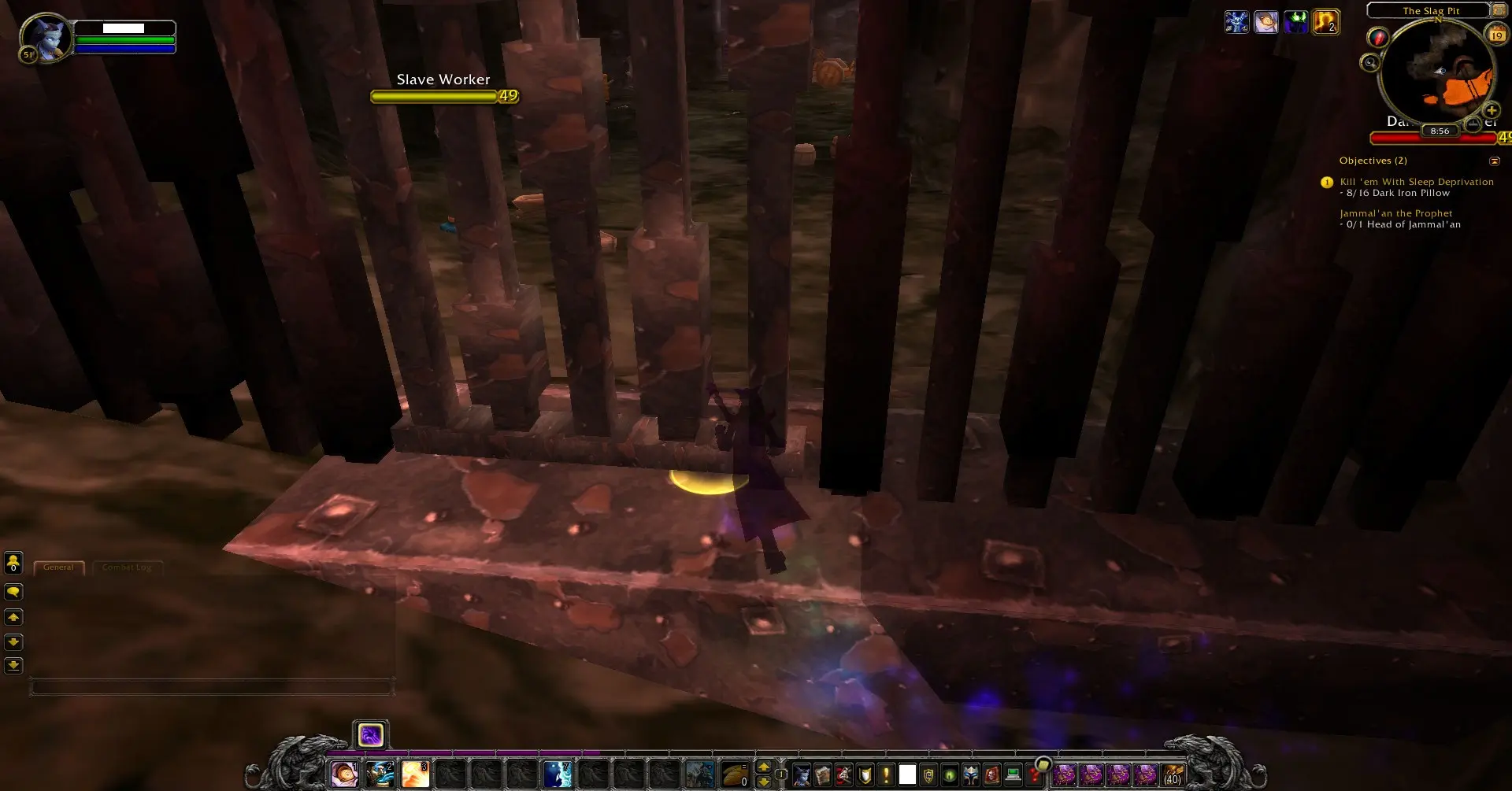Collapse the Objectives tracker

click(x=1495, y=161)
